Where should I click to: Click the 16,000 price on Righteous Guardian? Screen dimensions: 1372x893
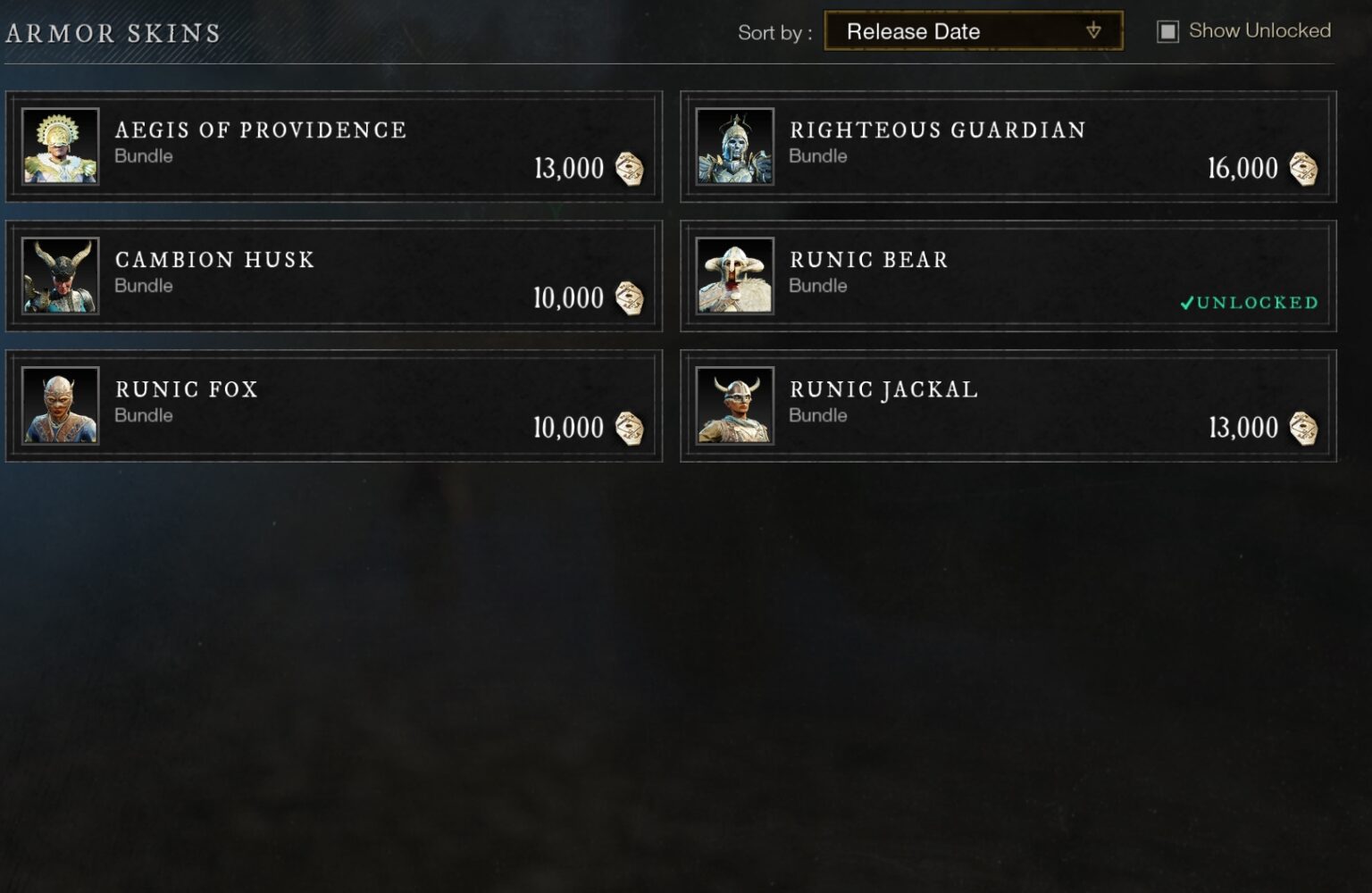coord(1245,169)
